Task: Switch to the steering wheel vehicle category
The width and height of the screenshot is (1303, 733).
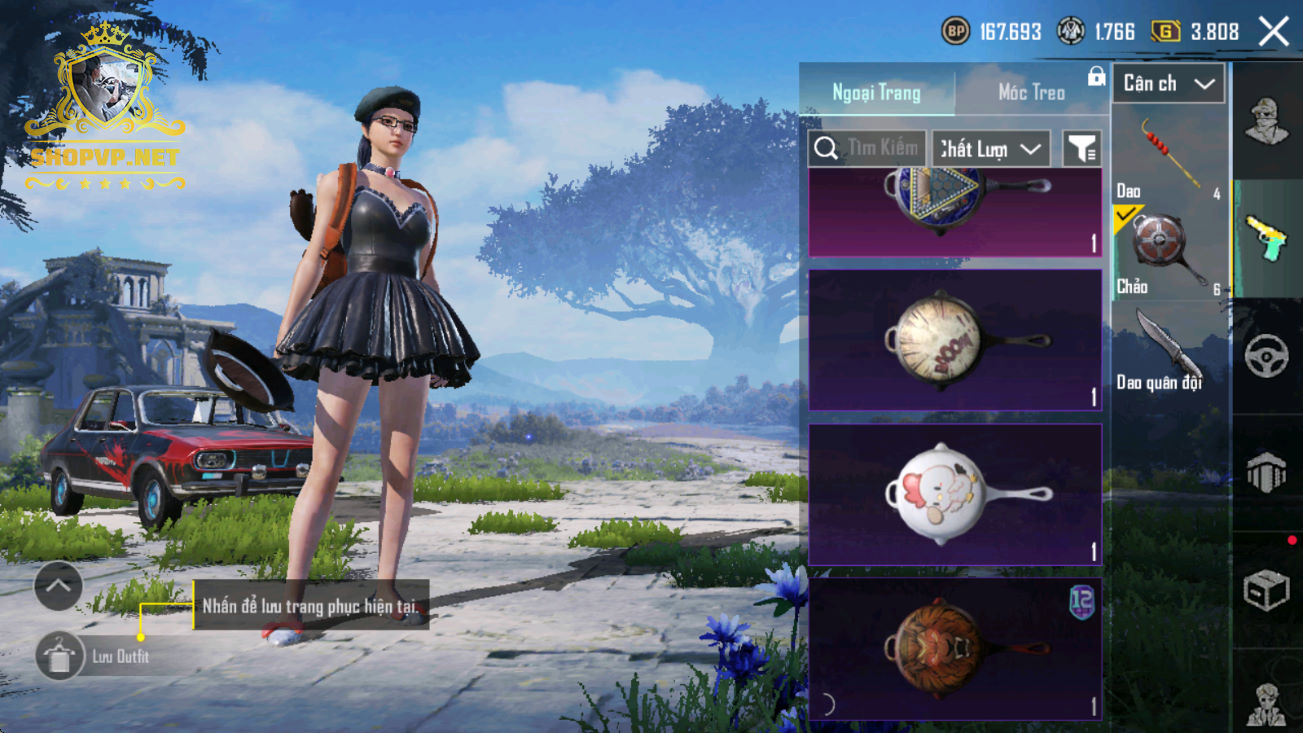Action: [x=1266, y=356]
